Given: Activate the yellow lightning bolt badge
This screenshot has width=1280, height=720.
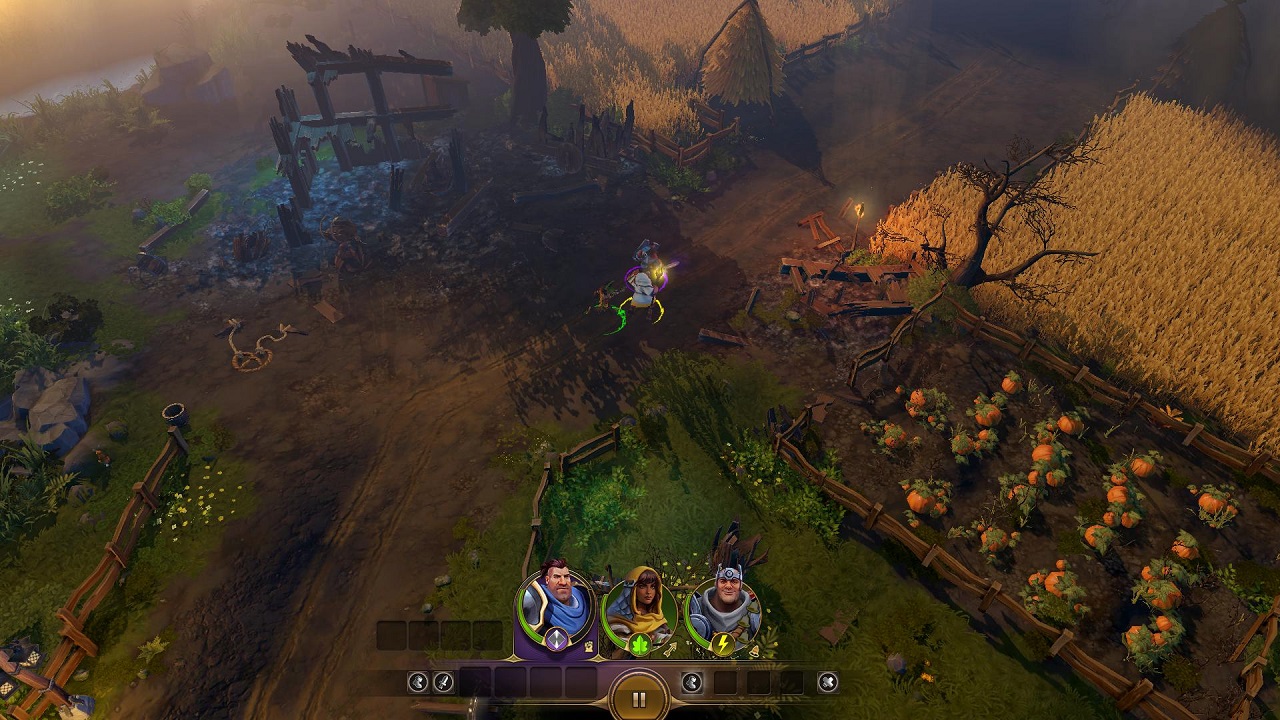Looking at the screenshot, I should 721,645.
